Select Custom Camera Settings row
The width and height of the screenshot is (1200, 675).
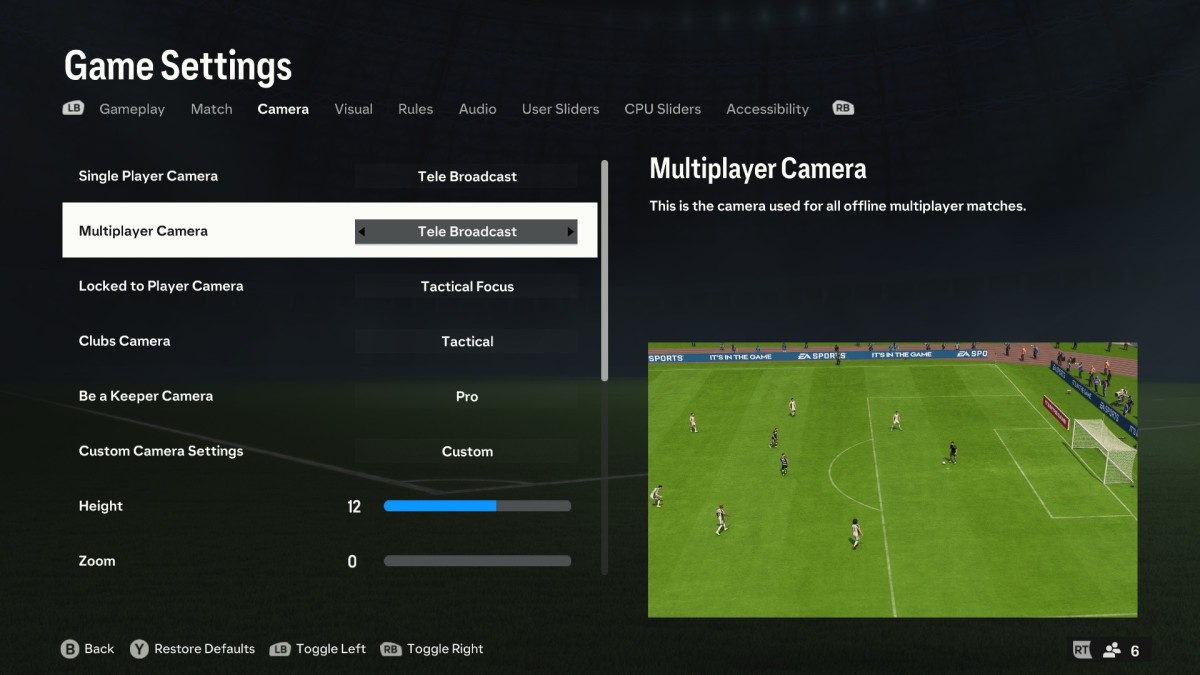click(330, 451)
